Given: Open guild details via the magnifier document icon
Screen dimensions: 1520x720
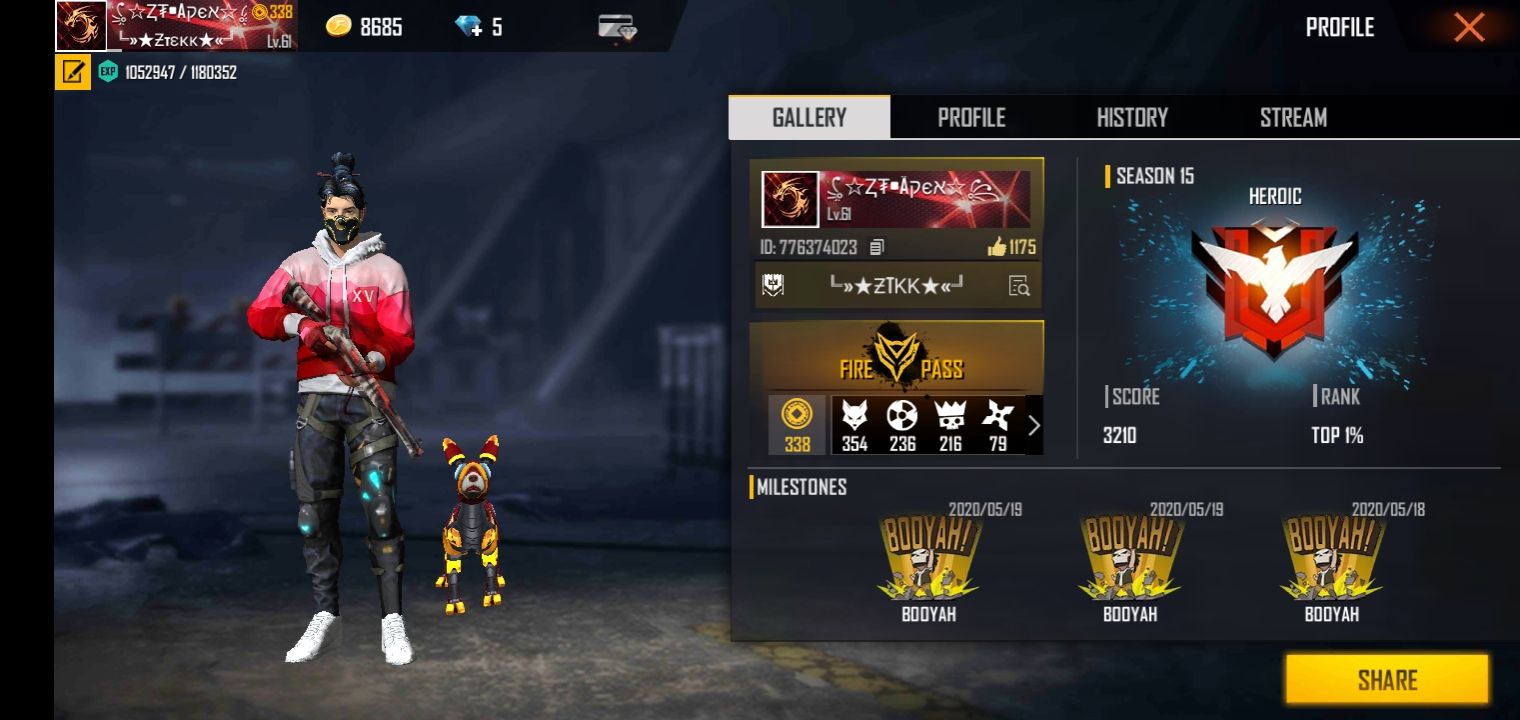Looking at the screenshot, I should [x=1018, y=285].
